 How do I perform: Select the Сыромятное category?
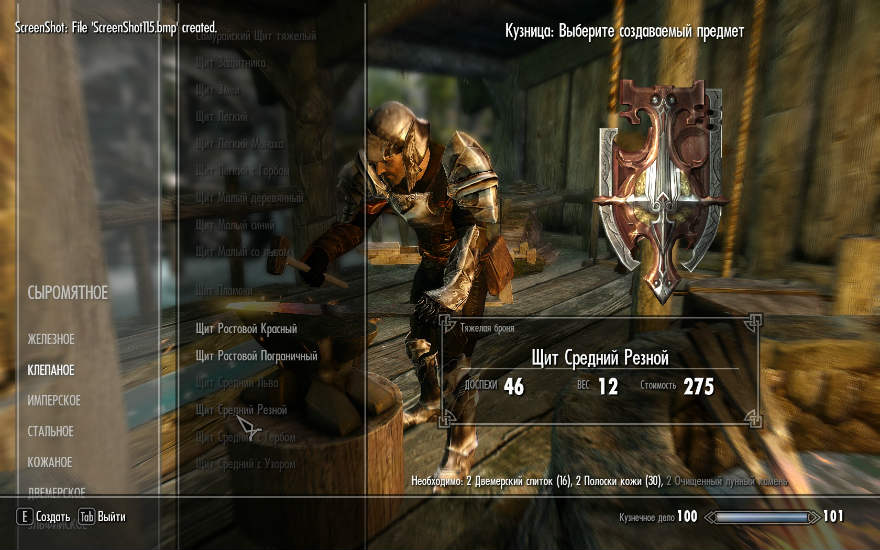point(67,293)
